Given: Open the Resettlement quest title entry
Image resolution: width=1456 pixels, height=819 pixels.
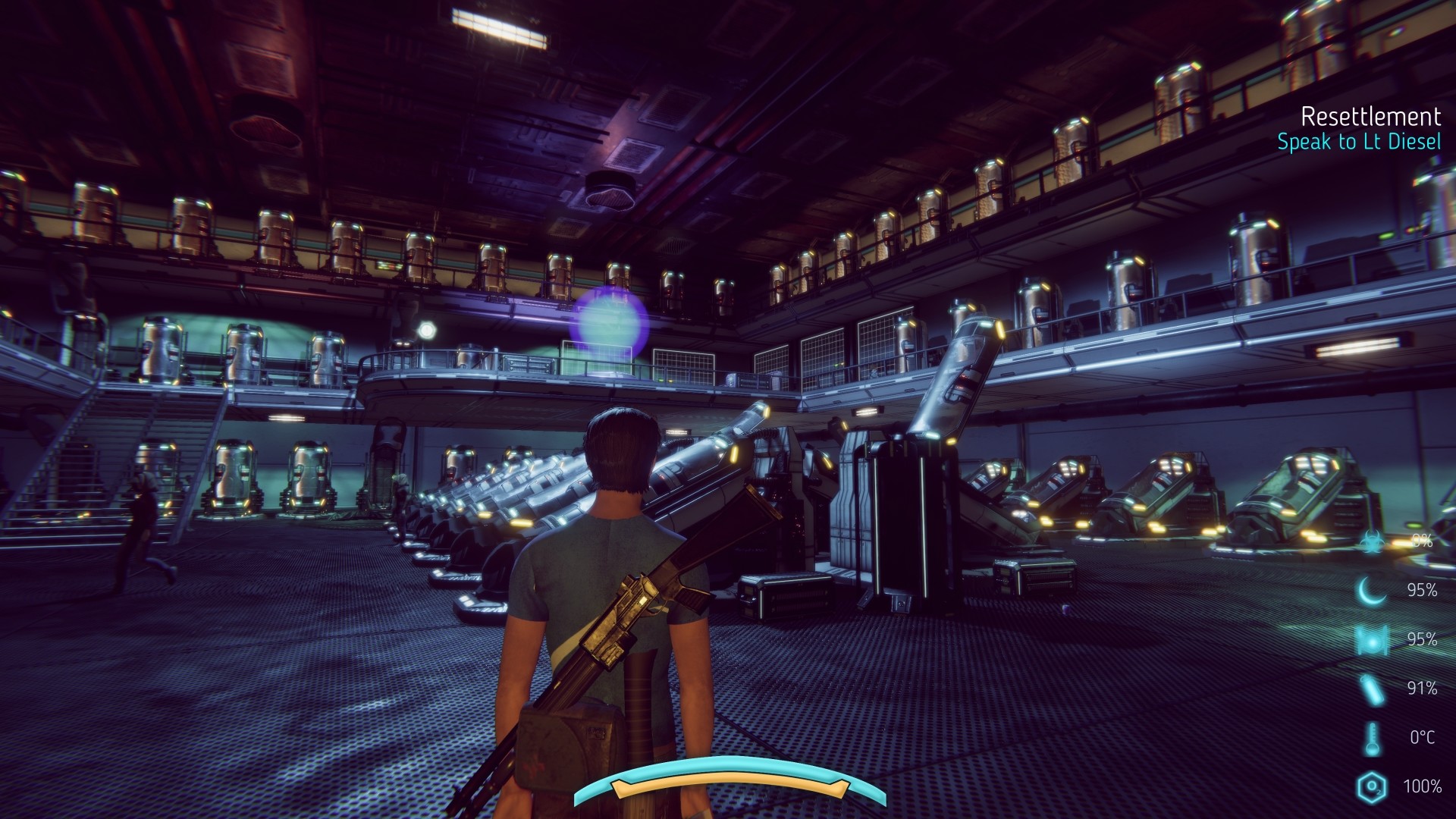Looking at the screenshot, I should point(1371,118).
